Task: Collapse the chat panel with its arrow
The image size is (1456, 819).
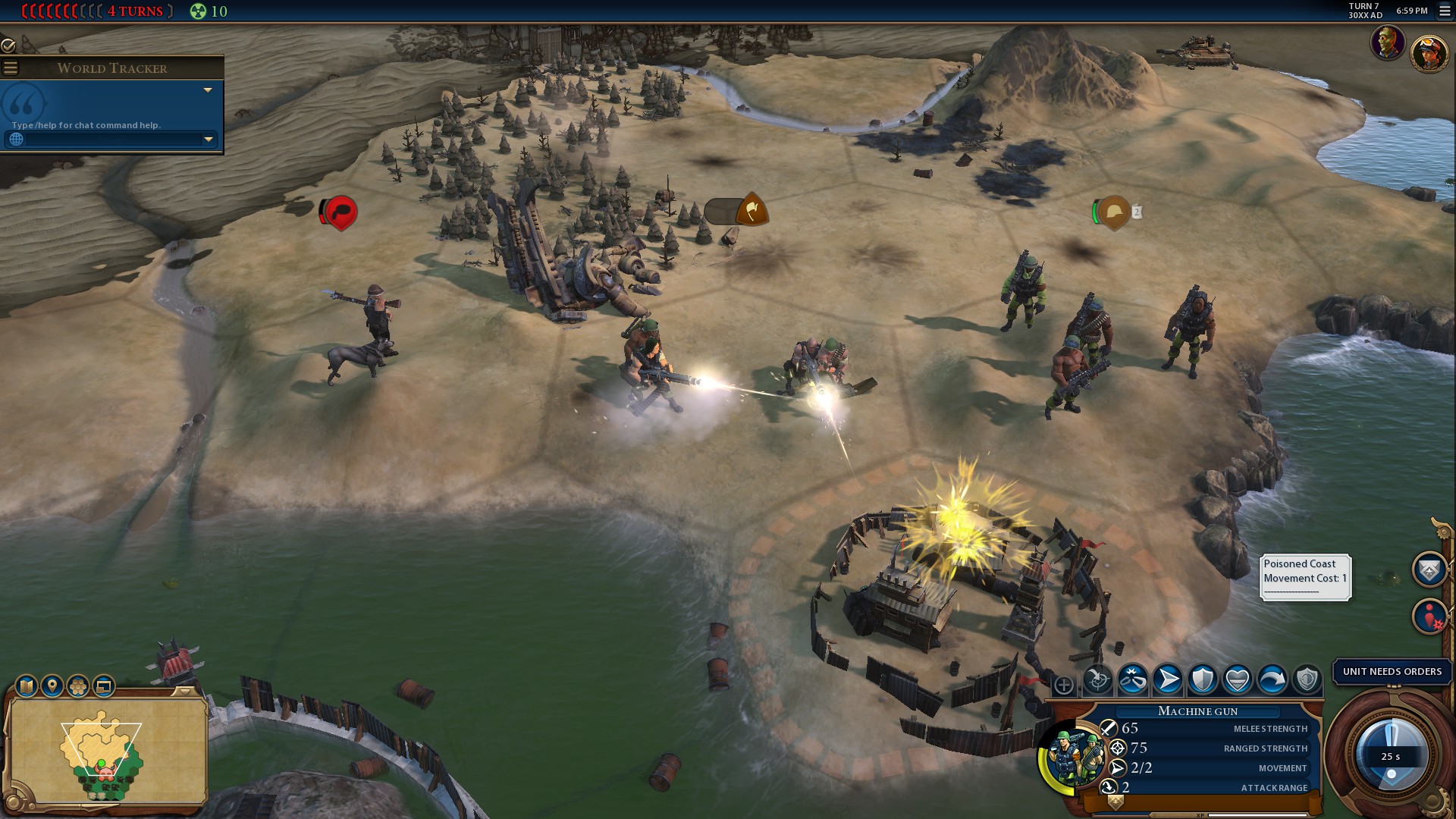Action: pyautogui.click(x=208, y=90)
